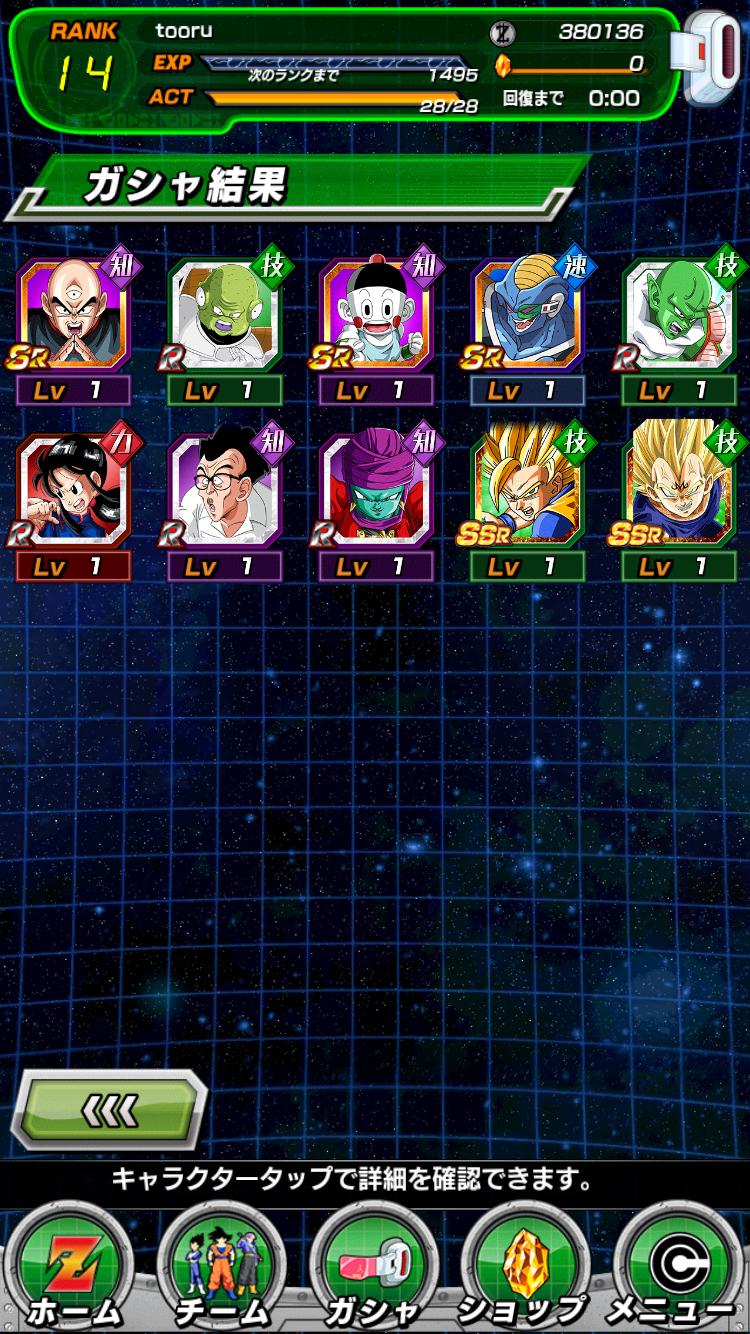Screen dimensions: 750x1334
Task: Select the R purple turban character card
Action: point(376,490)
